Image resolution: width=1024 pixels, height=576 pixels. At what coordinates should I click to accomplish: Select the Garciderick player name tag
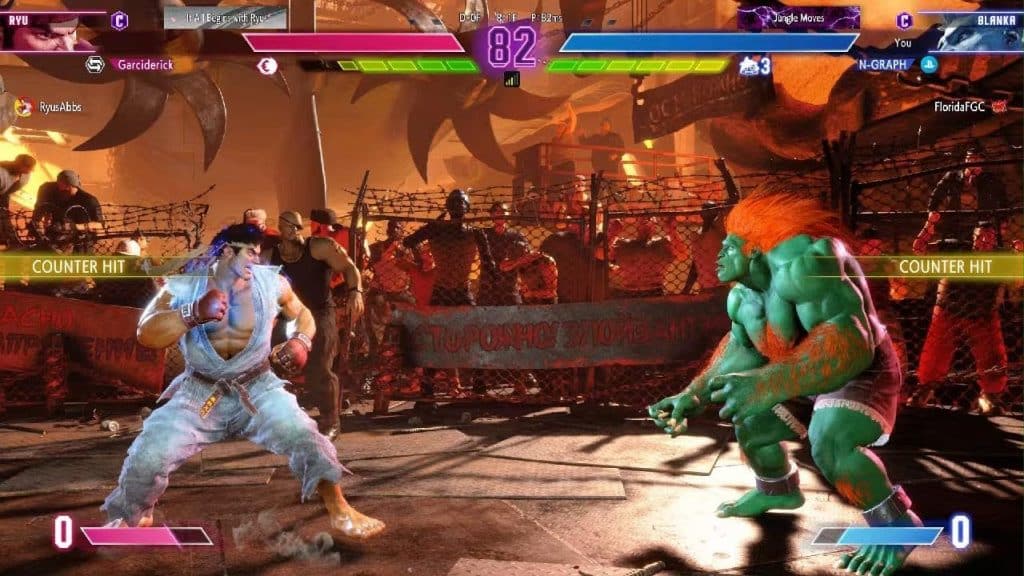144,64
